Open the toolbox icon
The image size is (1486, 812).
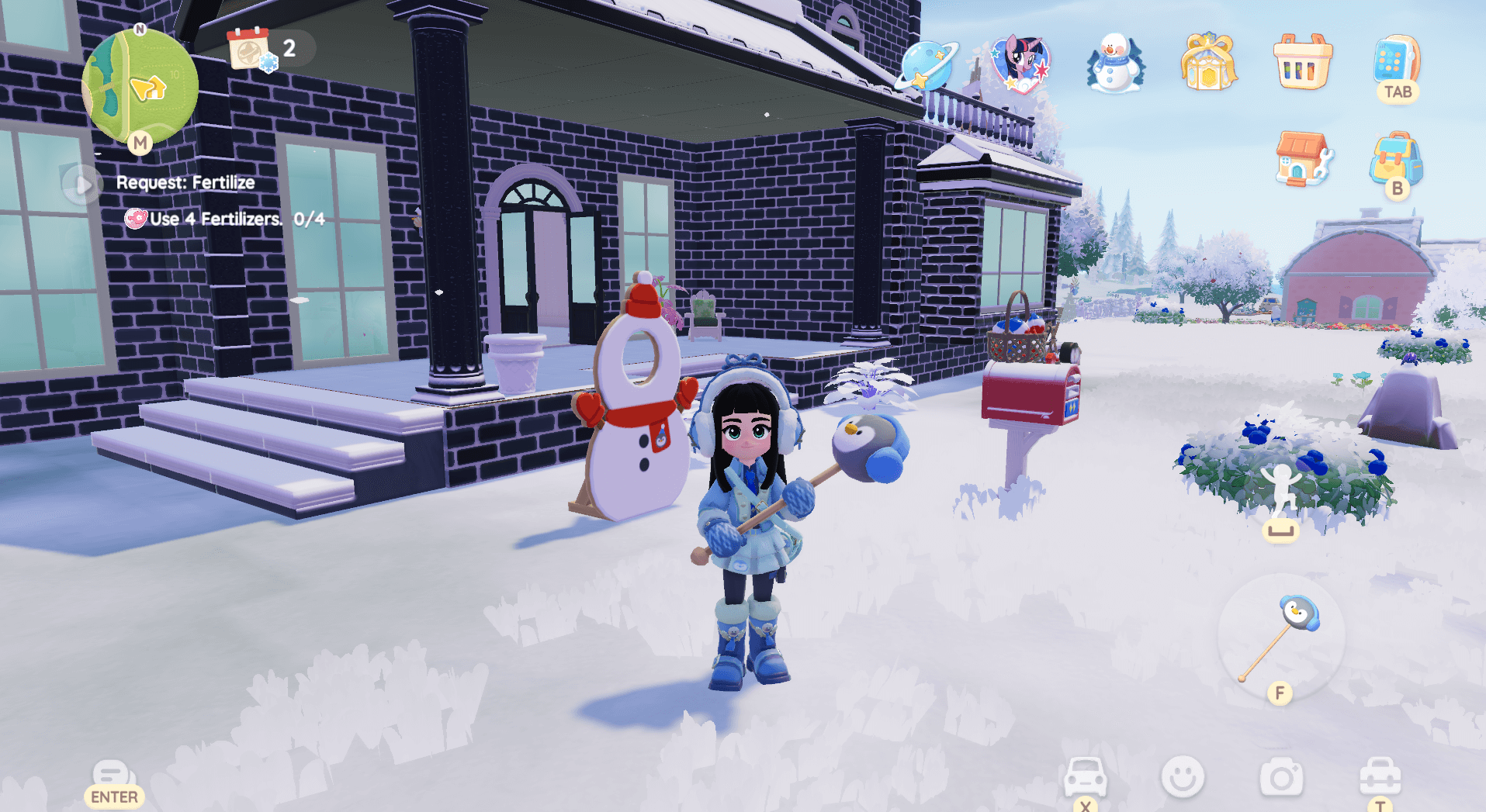click(1380, 777)
